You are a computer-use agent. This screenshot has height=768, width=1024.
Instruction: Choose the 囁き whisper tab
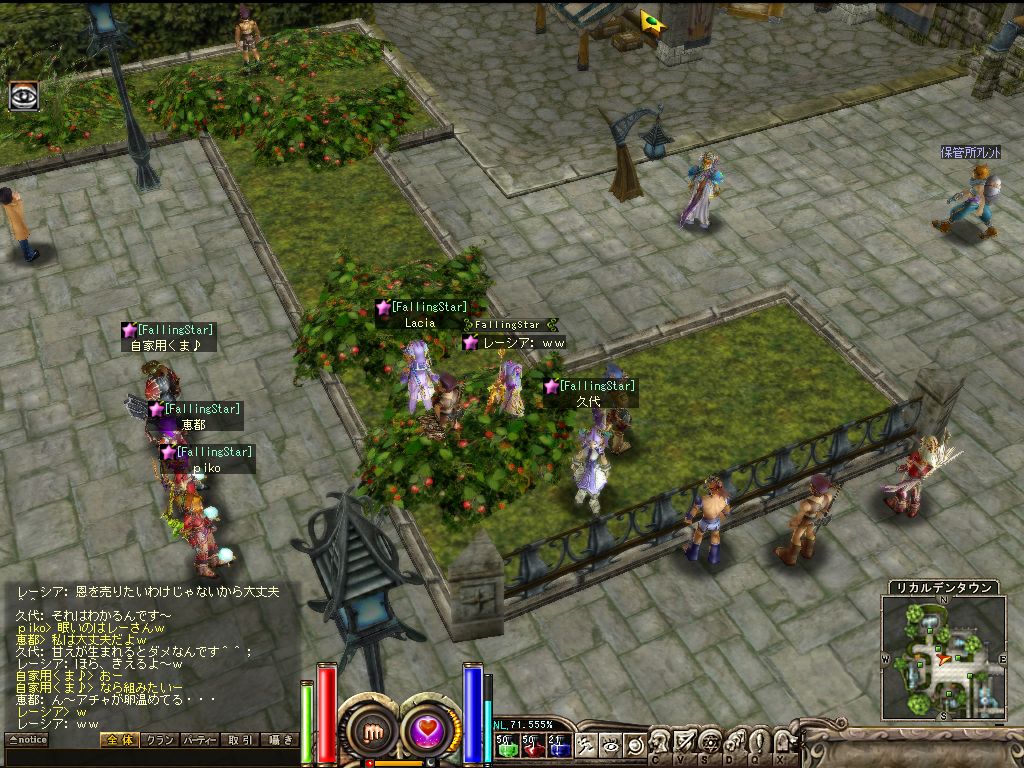tap(279, 740)
